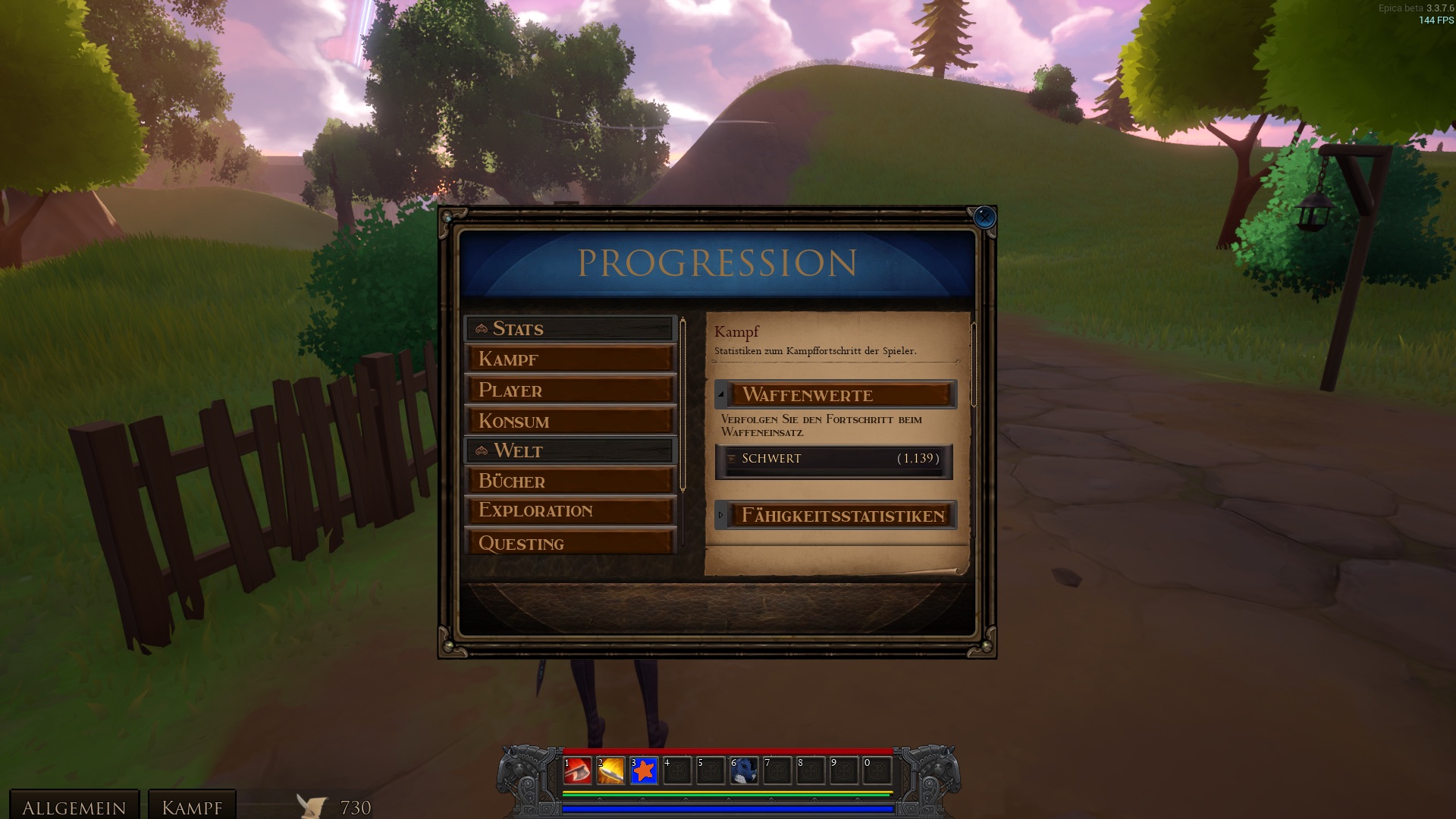Summon the blue horse mount in slot 6

(744, 771)
